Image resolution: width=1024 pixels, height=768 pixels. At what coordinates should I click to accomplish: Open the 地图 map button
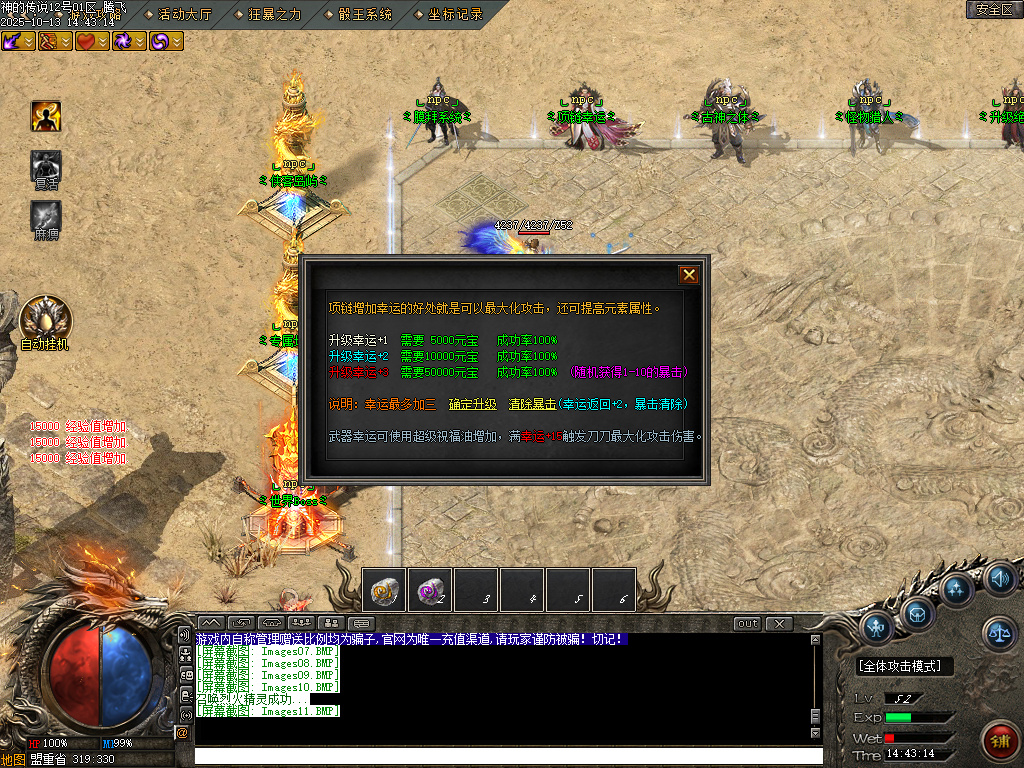click(x=13, y=759)
